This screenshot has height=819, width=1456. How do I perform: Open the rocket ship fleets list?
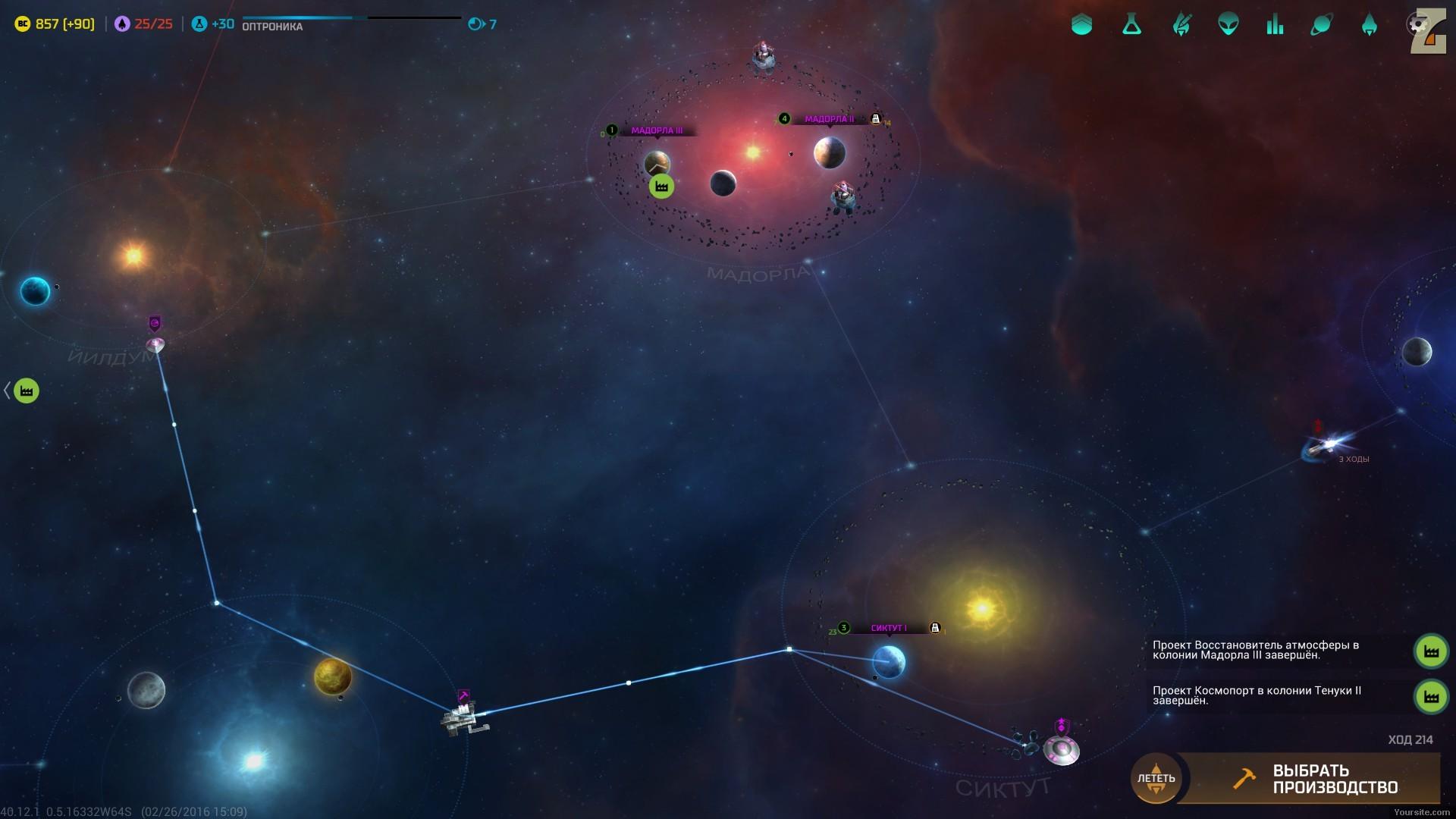point(1369,24)
